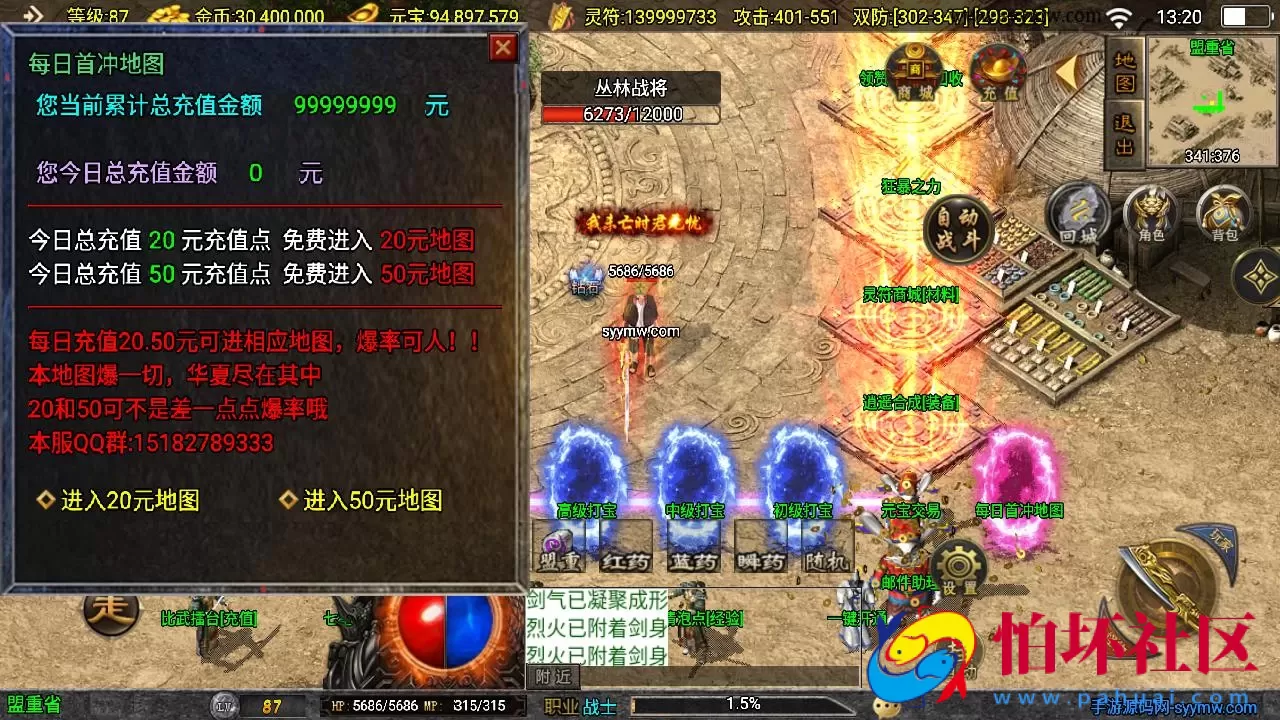Viewport: 1280px width, 720px height.
Task: Select the 盟重 teleport quick slot
Action: pos(560,550)
